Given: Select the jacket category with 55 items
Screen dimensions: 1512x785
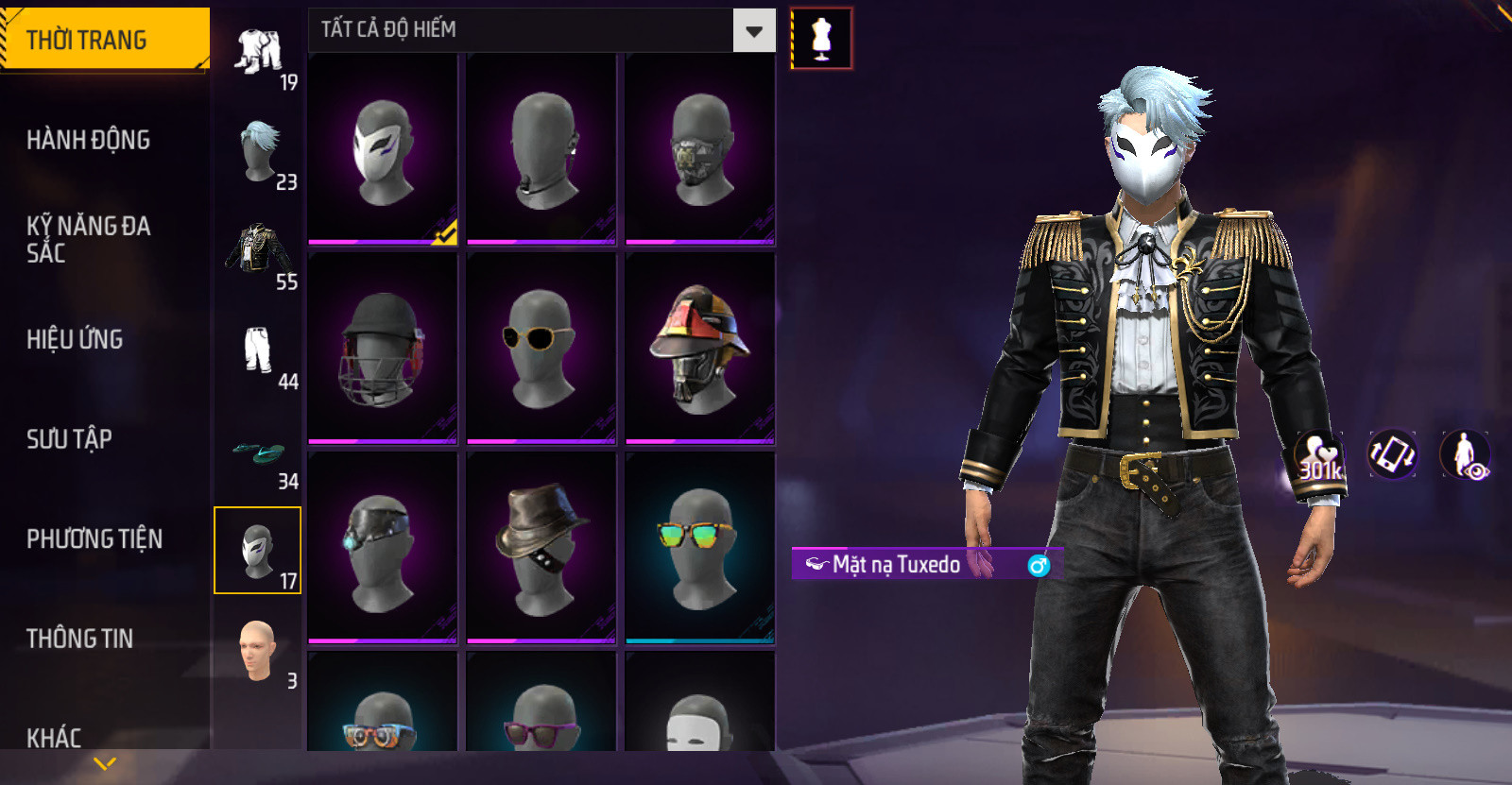Looking at the screenshot, I should click(x=257, y=252).
